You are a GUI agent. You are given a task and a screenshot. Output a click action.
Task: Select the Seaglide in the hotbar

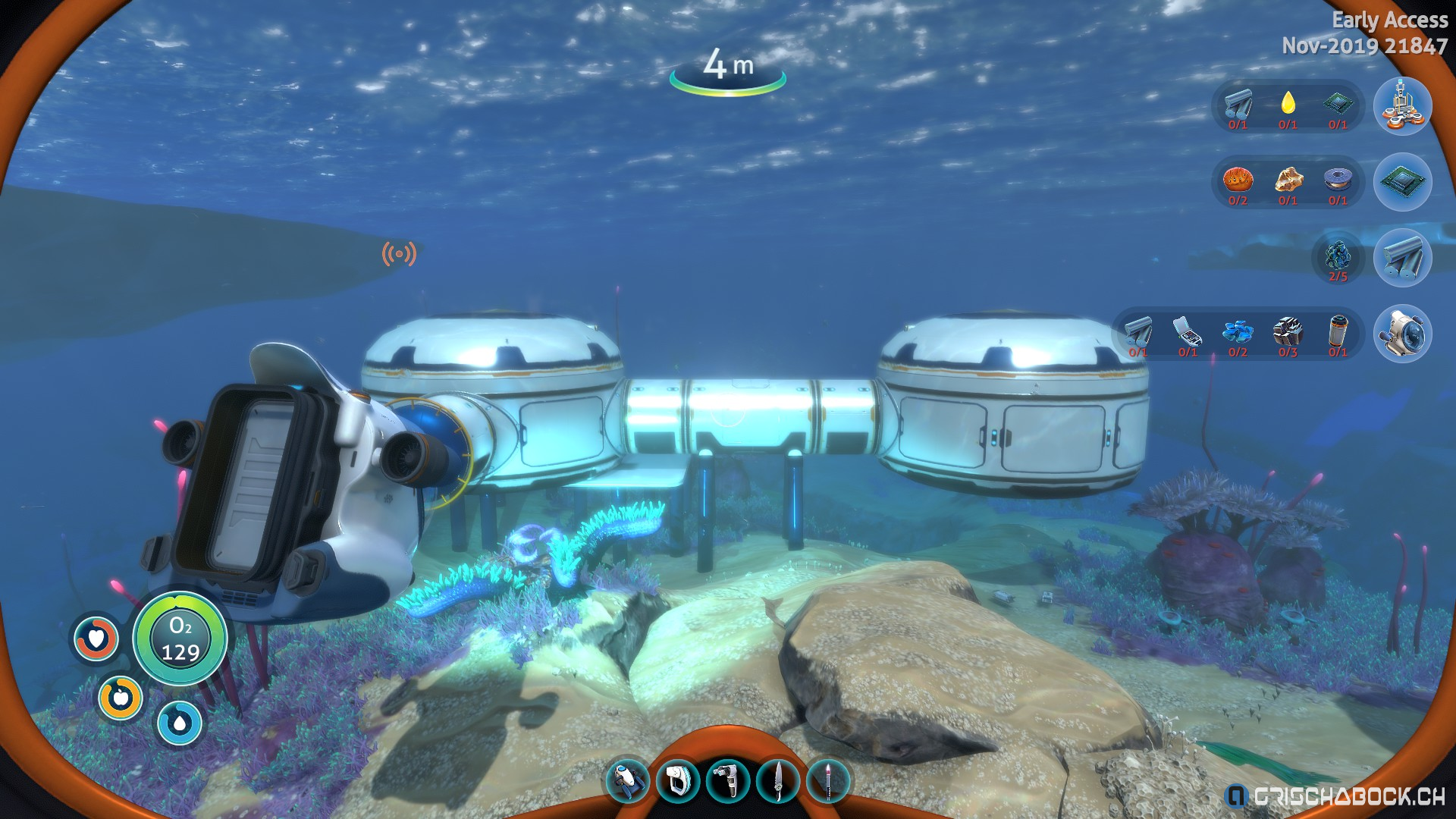coord(628,780)
